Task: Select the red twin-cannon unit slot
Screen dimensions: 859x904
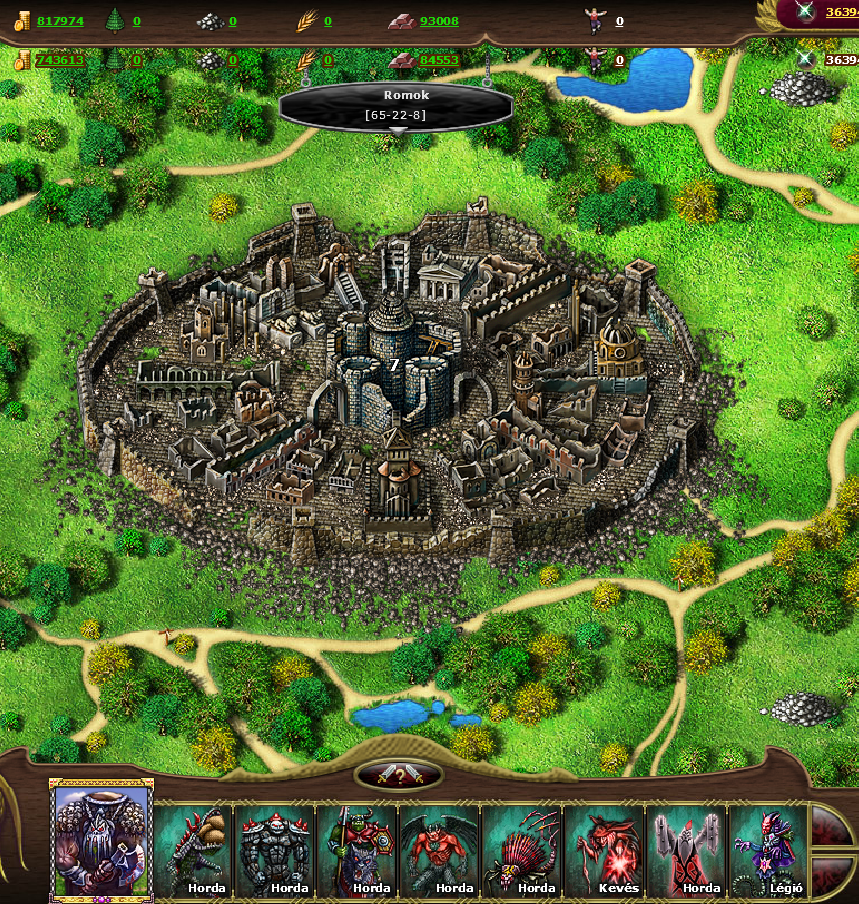Action: [685, 850]
